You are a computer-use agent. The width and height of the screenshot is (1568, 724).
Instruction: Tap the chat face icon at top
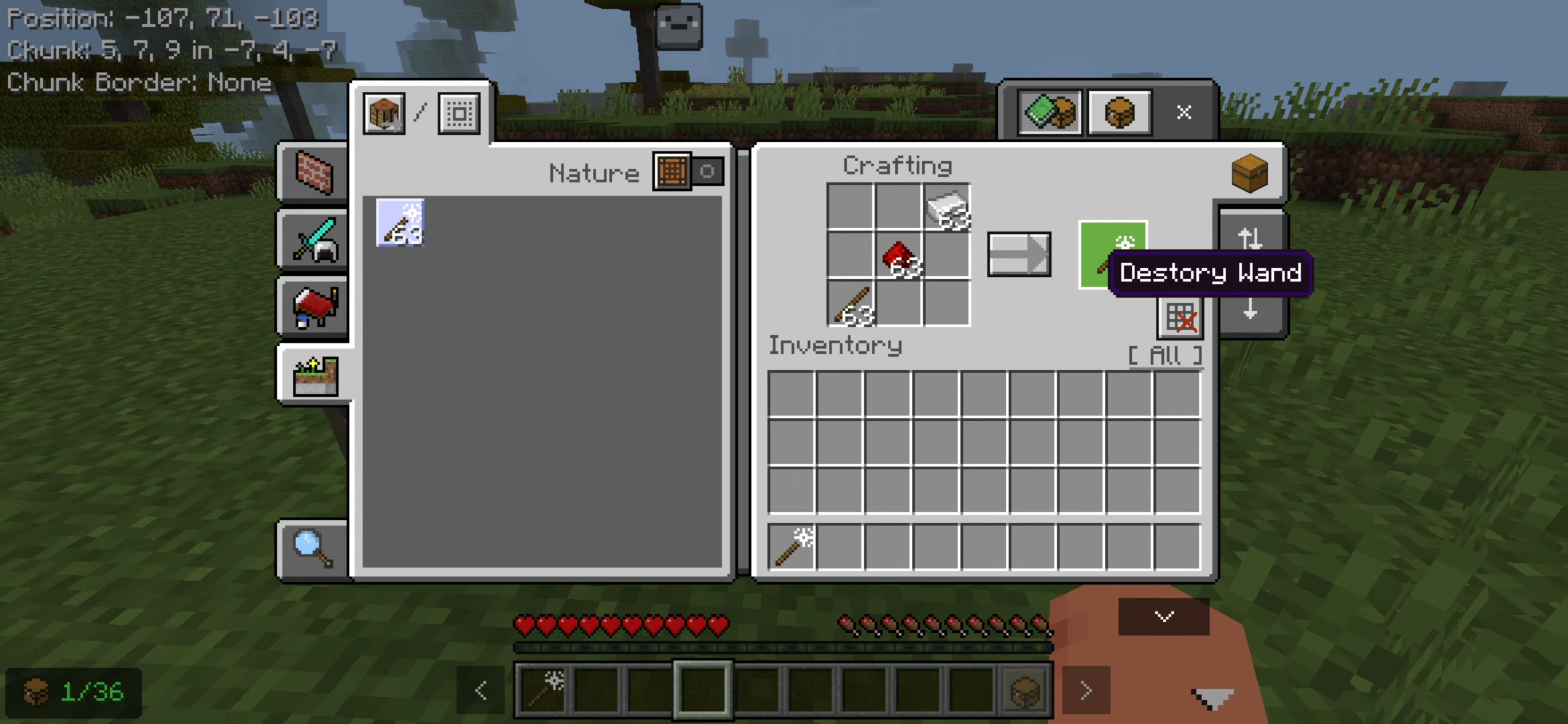coord(679,25)
